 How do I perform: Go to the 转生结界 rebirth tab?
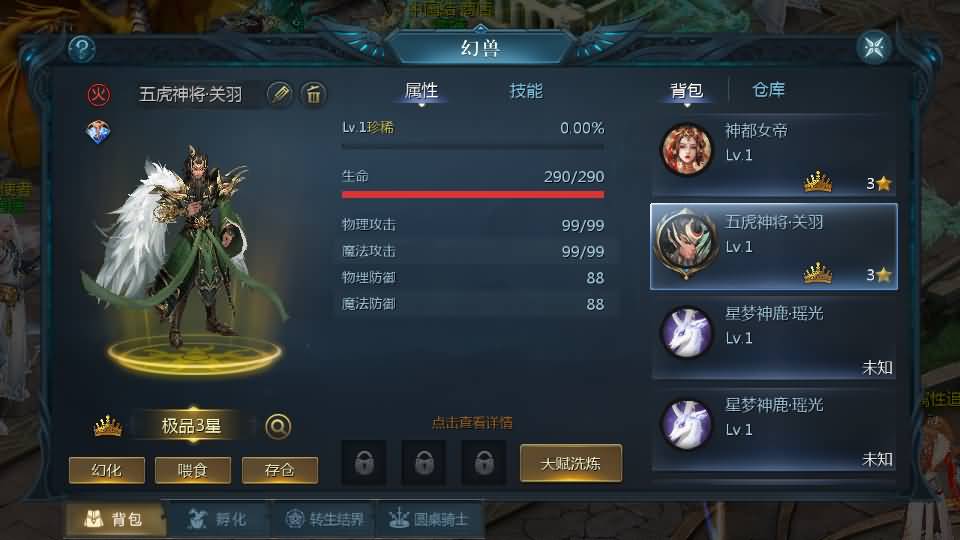pyautogui.click(x=324, y=519)
